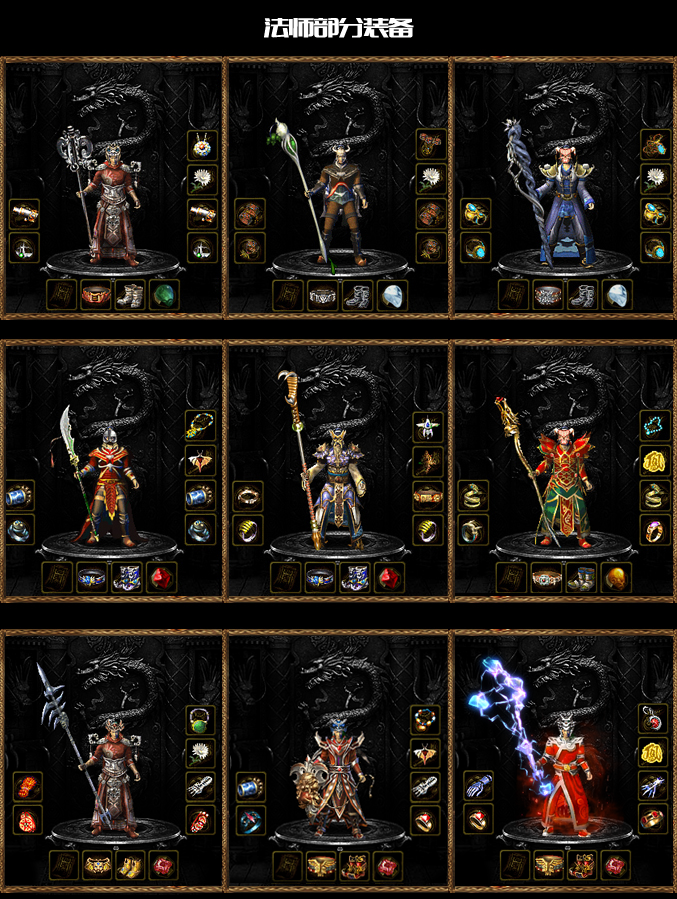Click the red leather belt slot
Viewport: 677px width, 899px height.
[x=96, y=295]
